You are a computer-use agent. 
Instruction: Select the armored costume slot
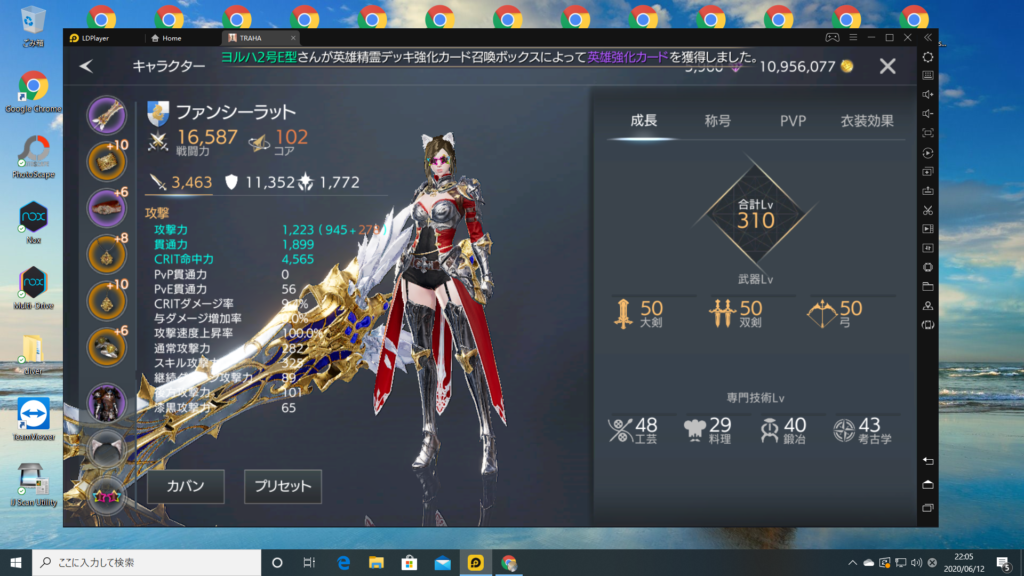click(106, 402)
